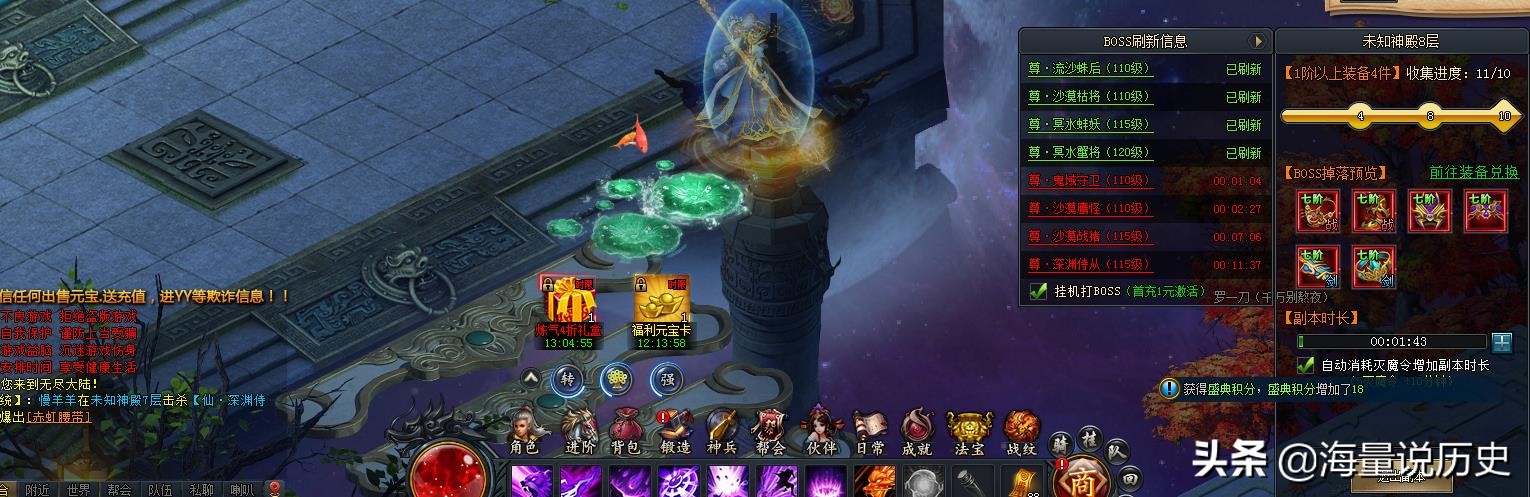The image size is (1530, 497).
Task: Open the 日常 daily scroll menu
Action: coord(870,432)
